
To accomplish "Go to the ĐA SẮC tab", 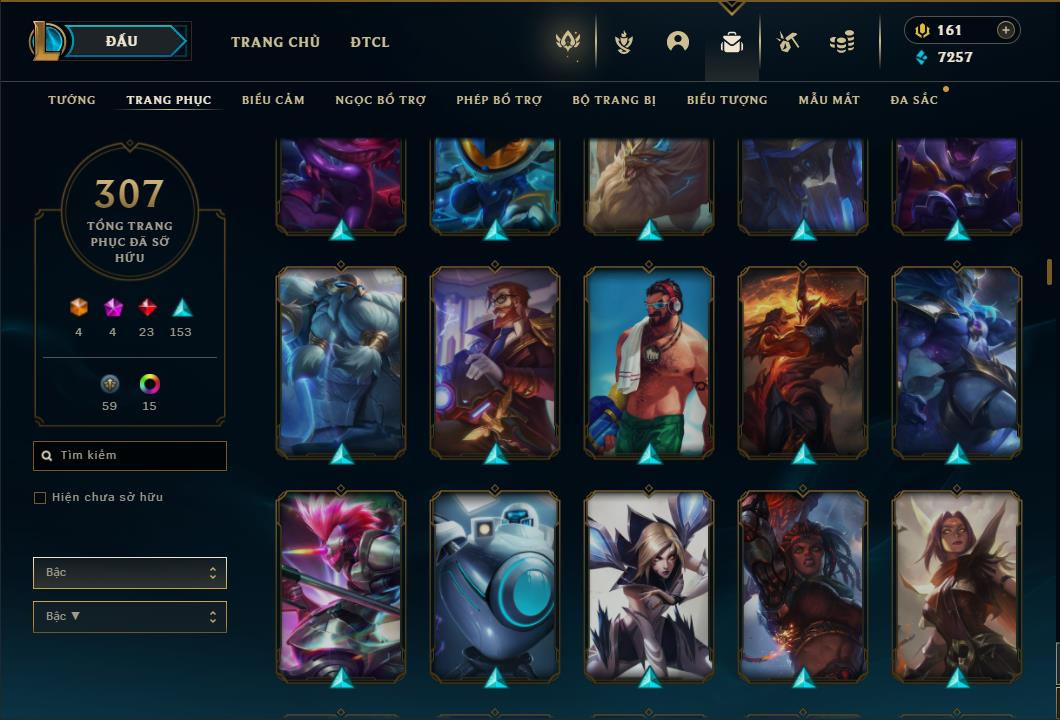I will 914,100.
